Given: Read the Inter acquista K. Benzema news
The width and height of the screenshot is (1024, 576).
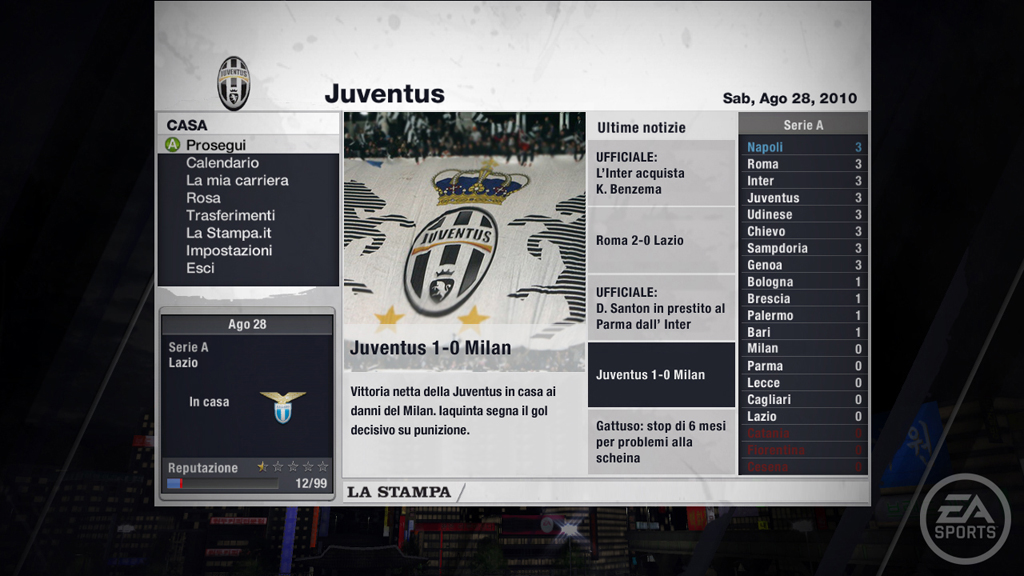Looking at the screenshot, I should (x=660, y=173).
